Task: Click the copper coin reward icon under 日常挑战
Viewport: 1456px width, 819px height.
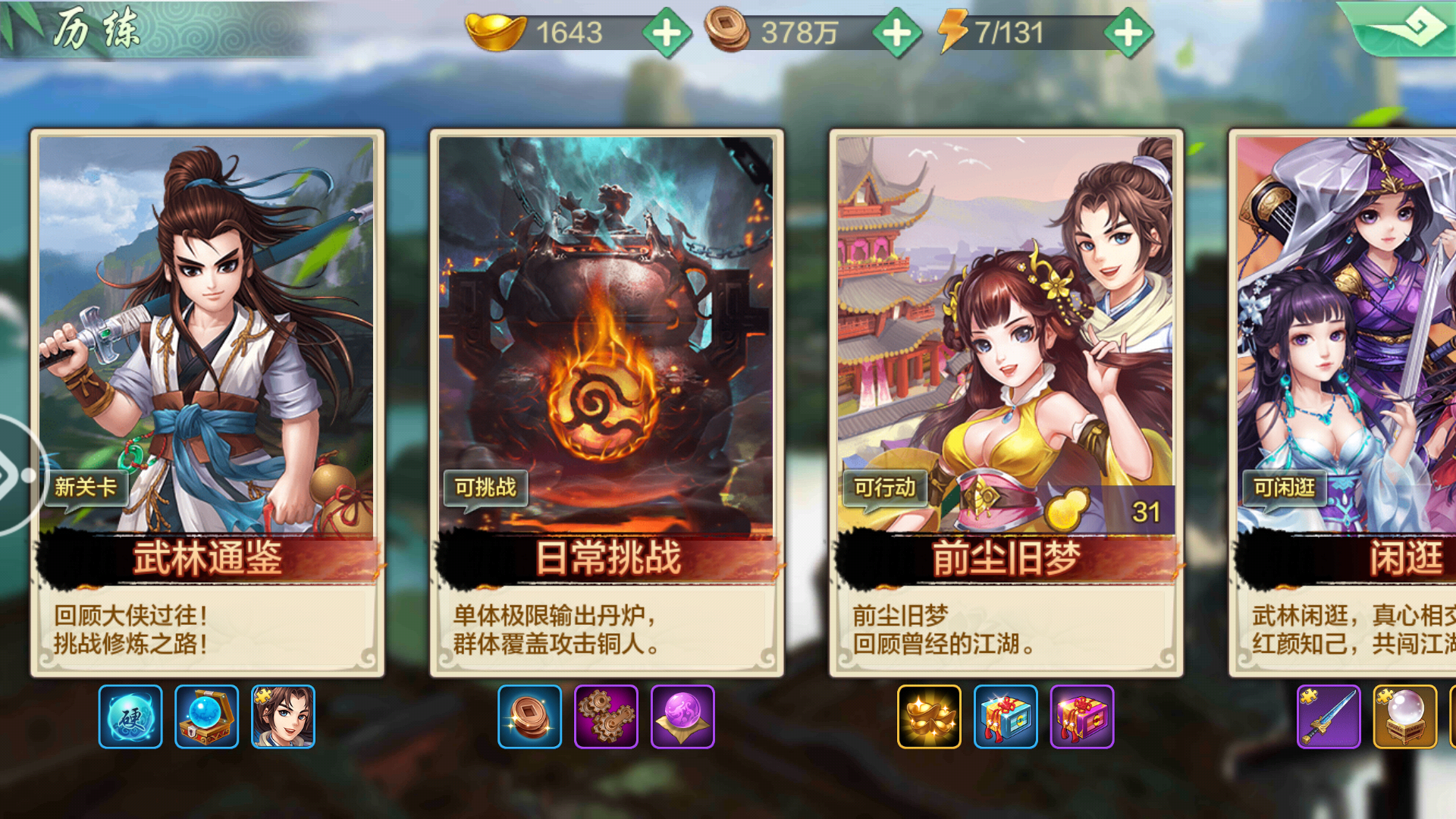Action: [x=531, y=717]
